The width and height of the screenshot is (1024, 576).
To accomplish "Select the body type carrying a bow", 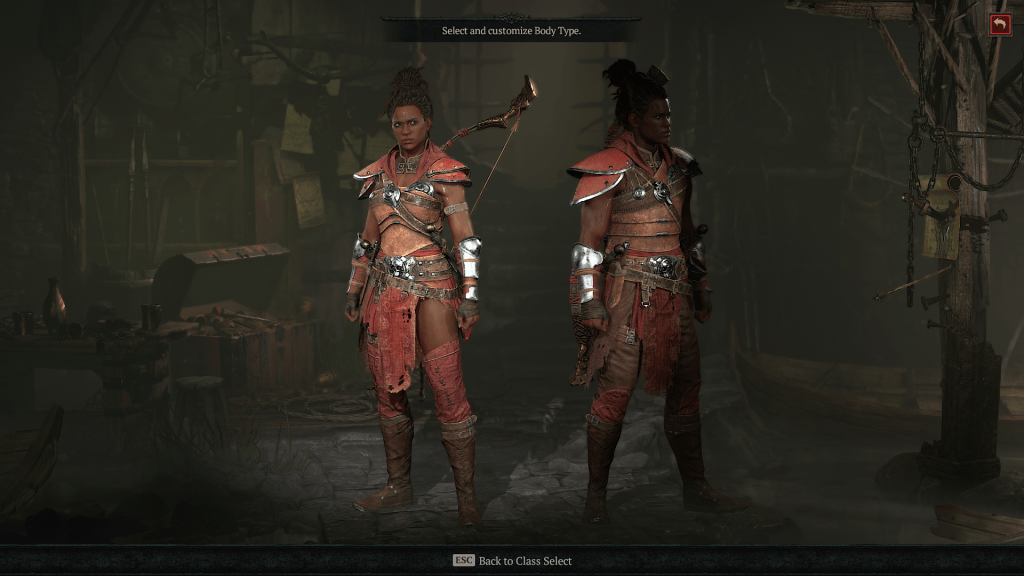I will click(415, 290).
